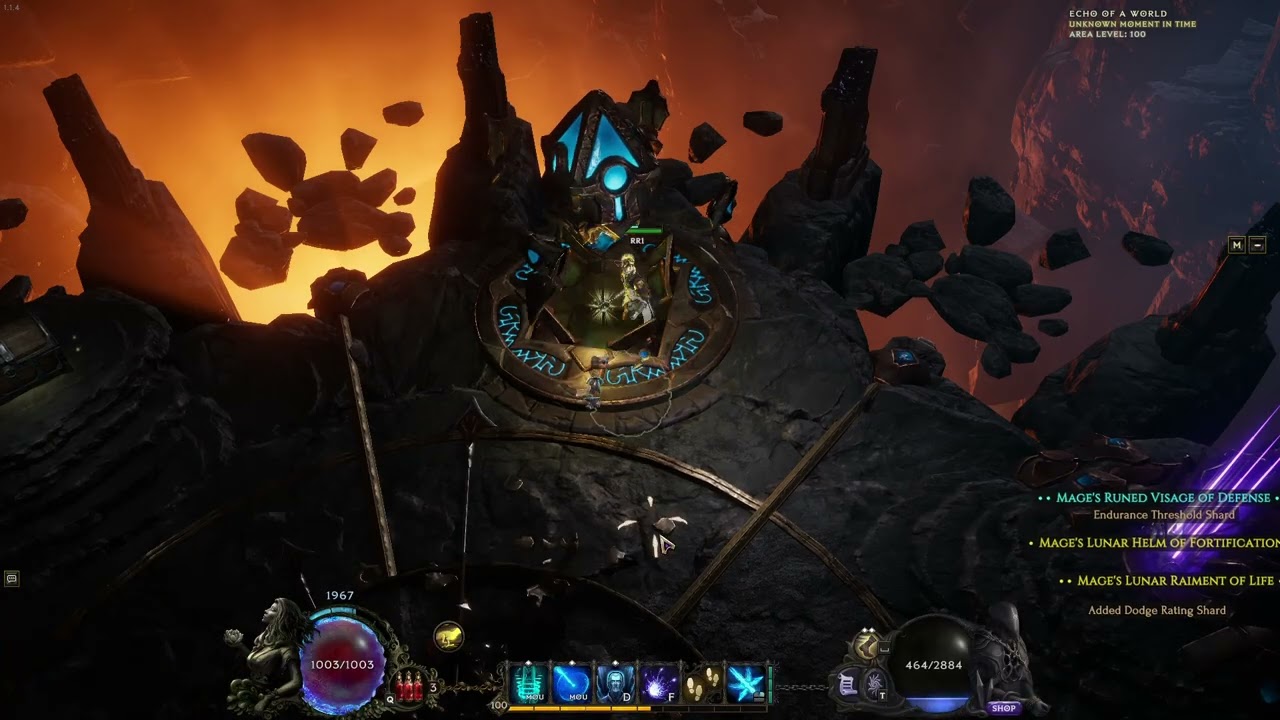Activate the blue ice shard skill
Screen dimensions: 1280x720
point(746,684)
